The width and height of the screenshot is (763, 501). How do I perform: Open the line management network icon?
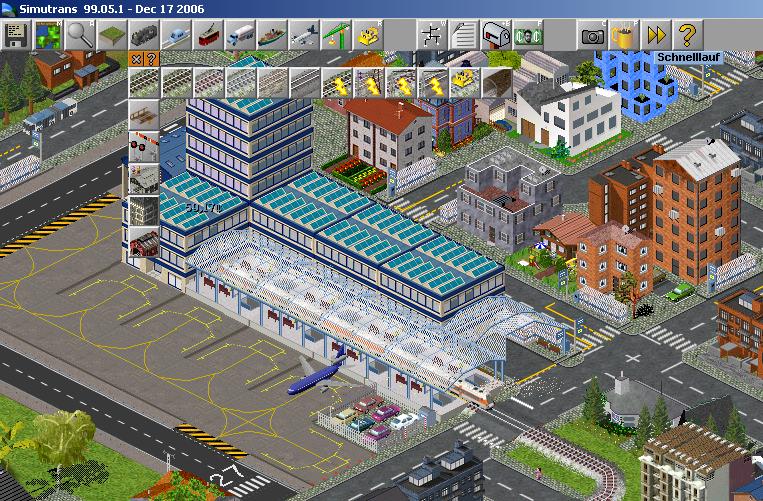(x=432, y=34)
